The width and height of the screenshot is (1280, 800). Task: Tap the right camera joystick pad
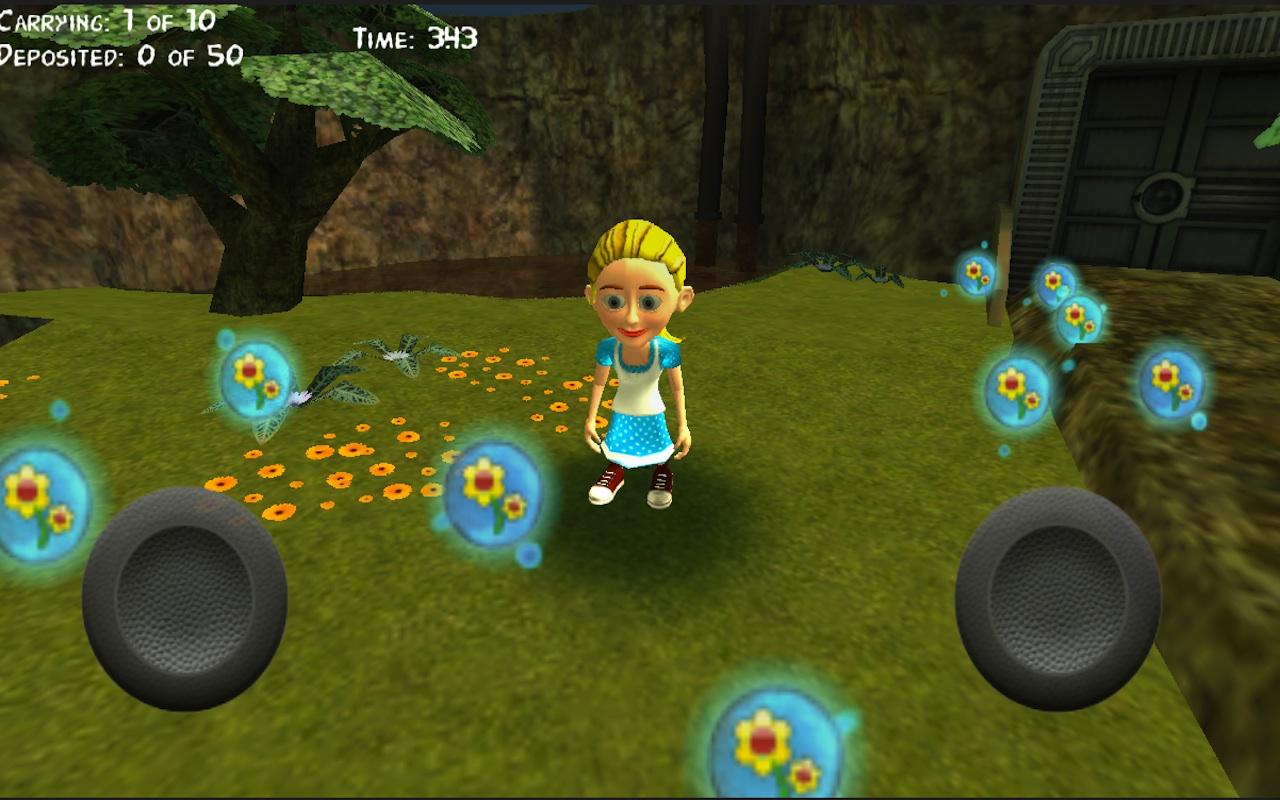pos(1057,598)
